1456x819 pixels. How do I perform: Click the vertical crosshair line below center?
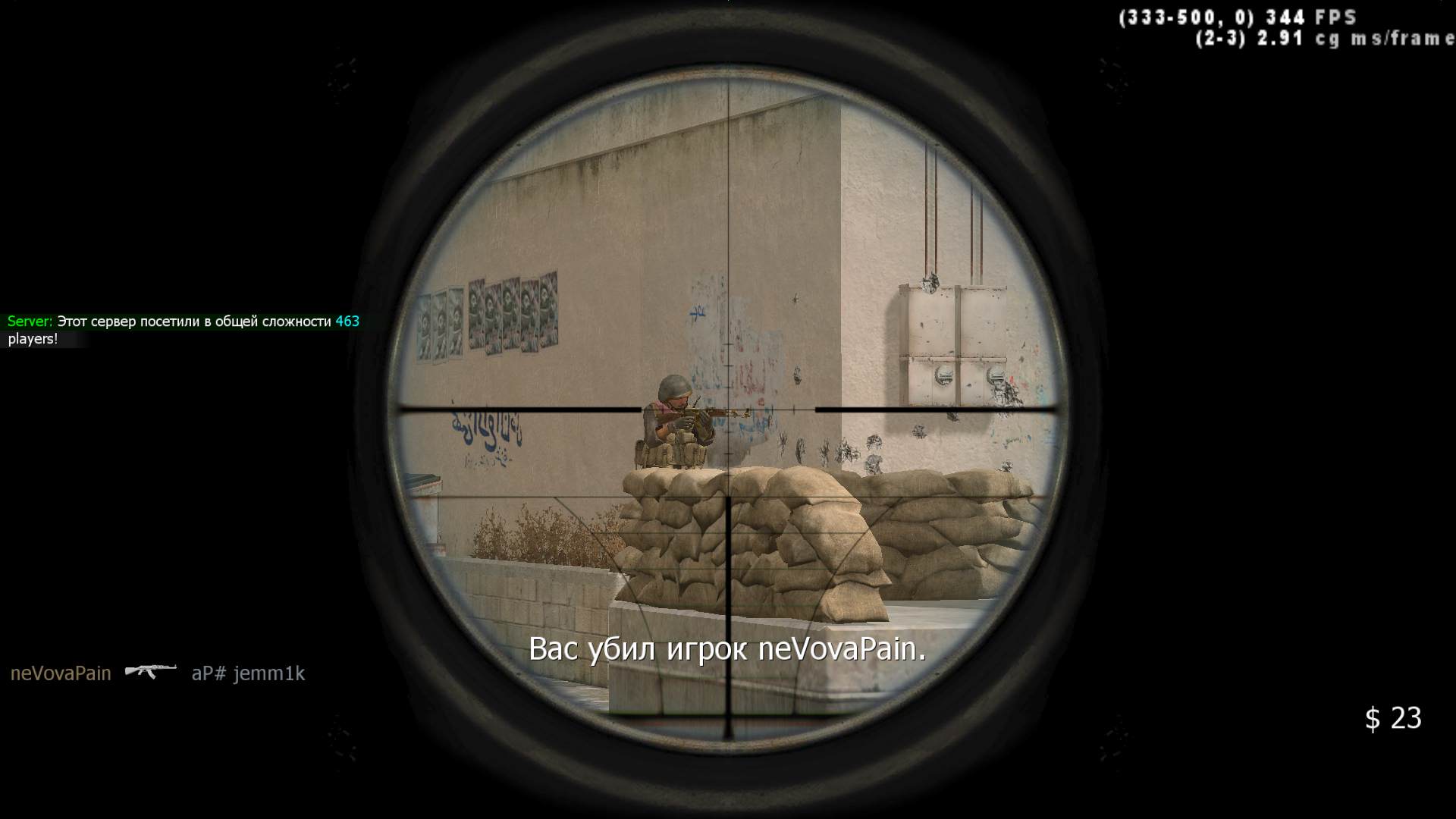point(729,569)
